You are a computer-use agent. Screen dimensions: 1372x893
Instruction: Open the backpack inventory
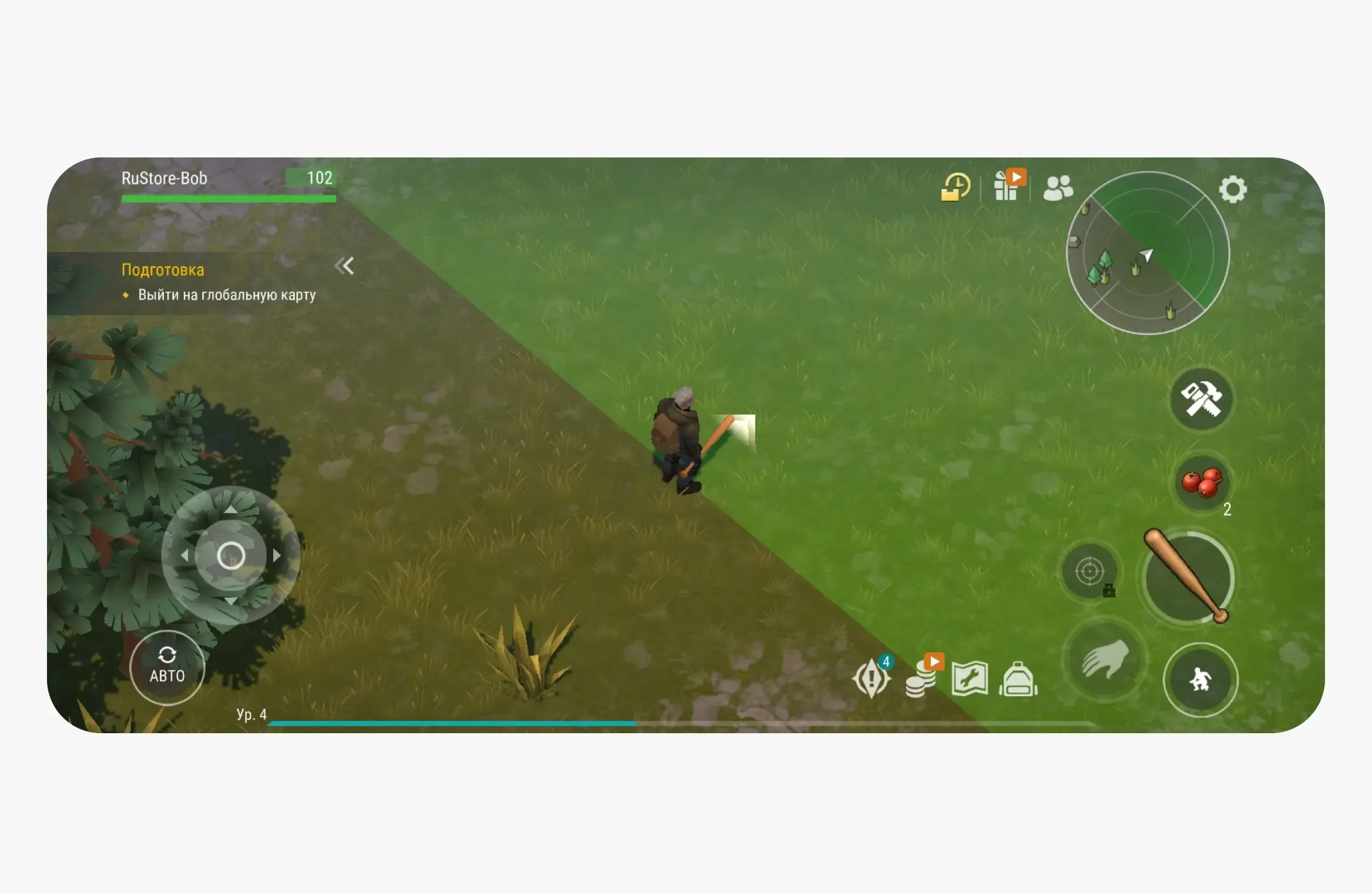coord(1019,679)
